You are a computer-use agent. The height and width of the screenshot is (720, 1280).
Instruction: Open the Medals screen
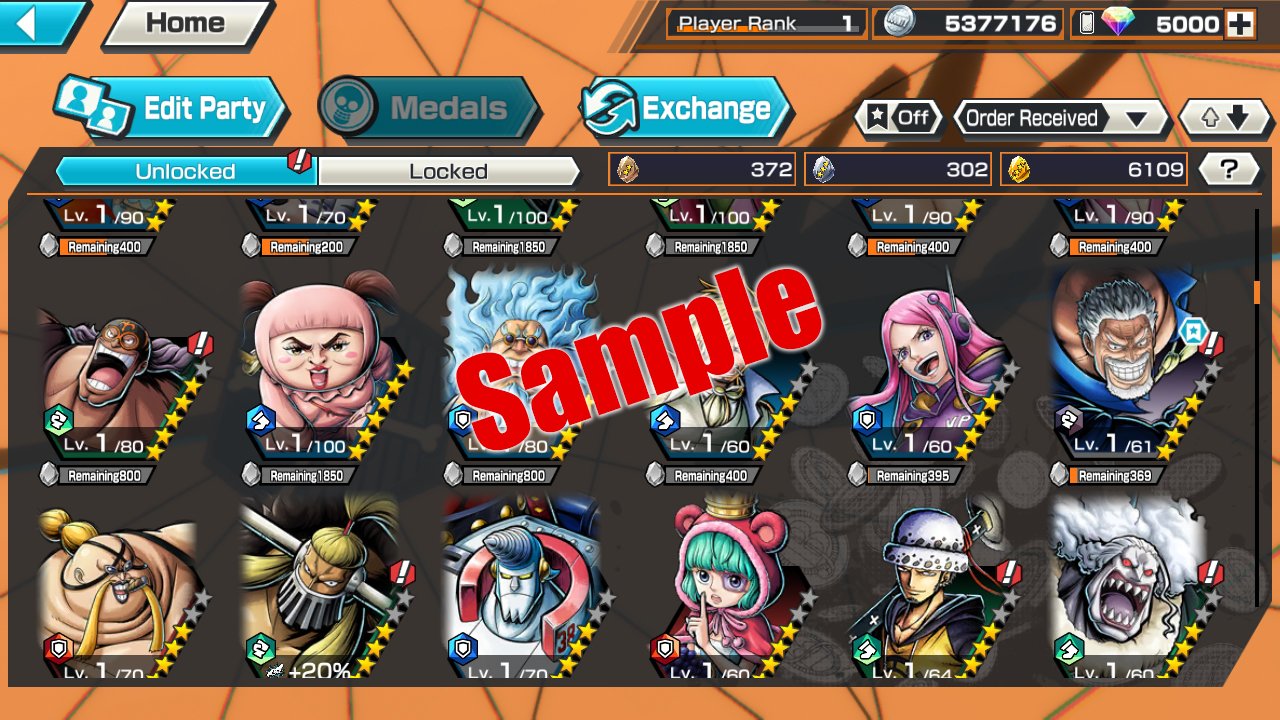tap(428, 108)
